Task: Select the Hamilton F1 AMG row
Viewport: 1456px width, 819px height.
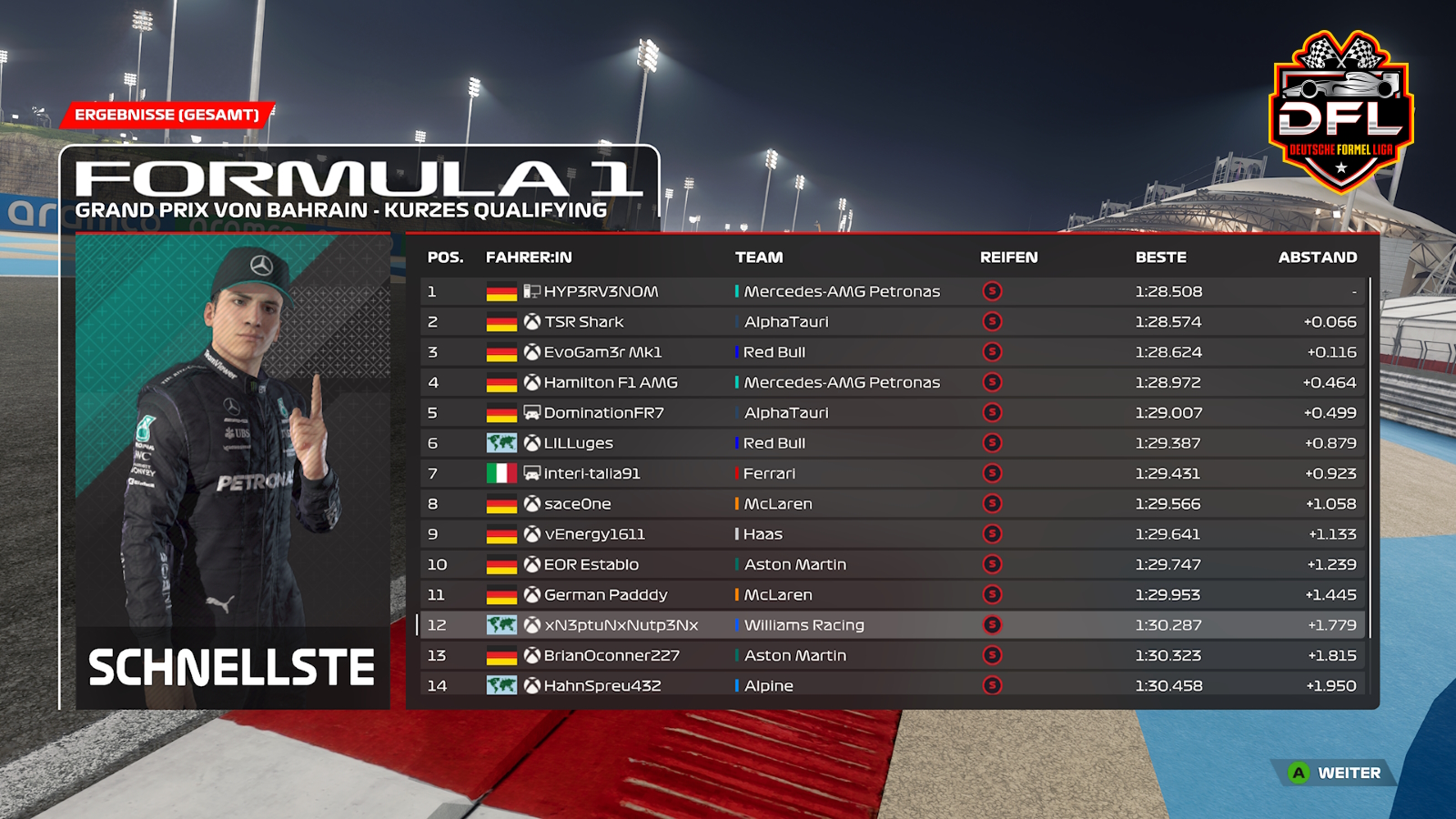Action: coord(611,382)
